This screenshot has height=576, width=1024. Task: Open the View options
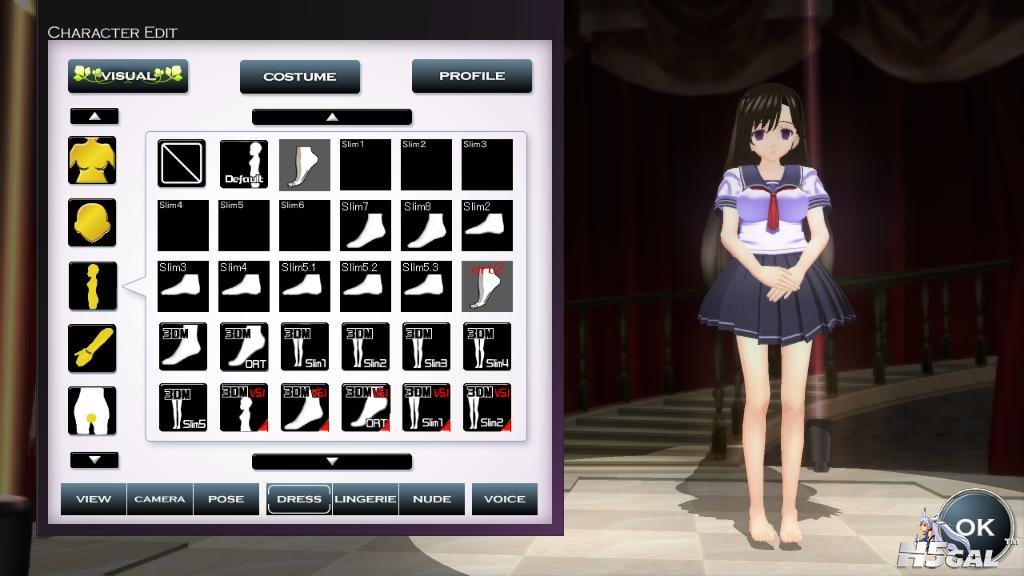coord(93,499)
